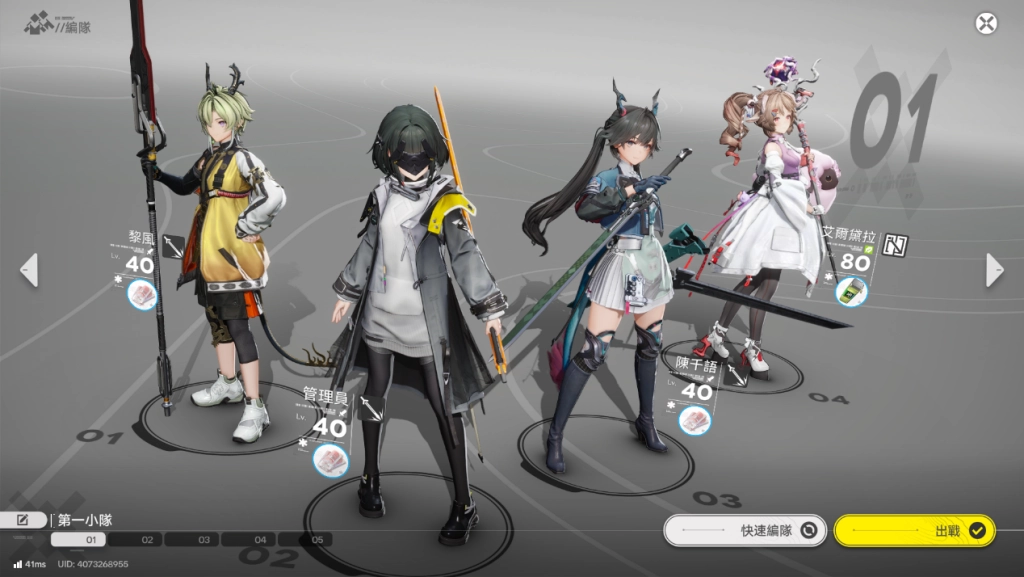This screenshot has width=1024, height=577.
Task: Select squad tab 01
Action: [90, 540]
